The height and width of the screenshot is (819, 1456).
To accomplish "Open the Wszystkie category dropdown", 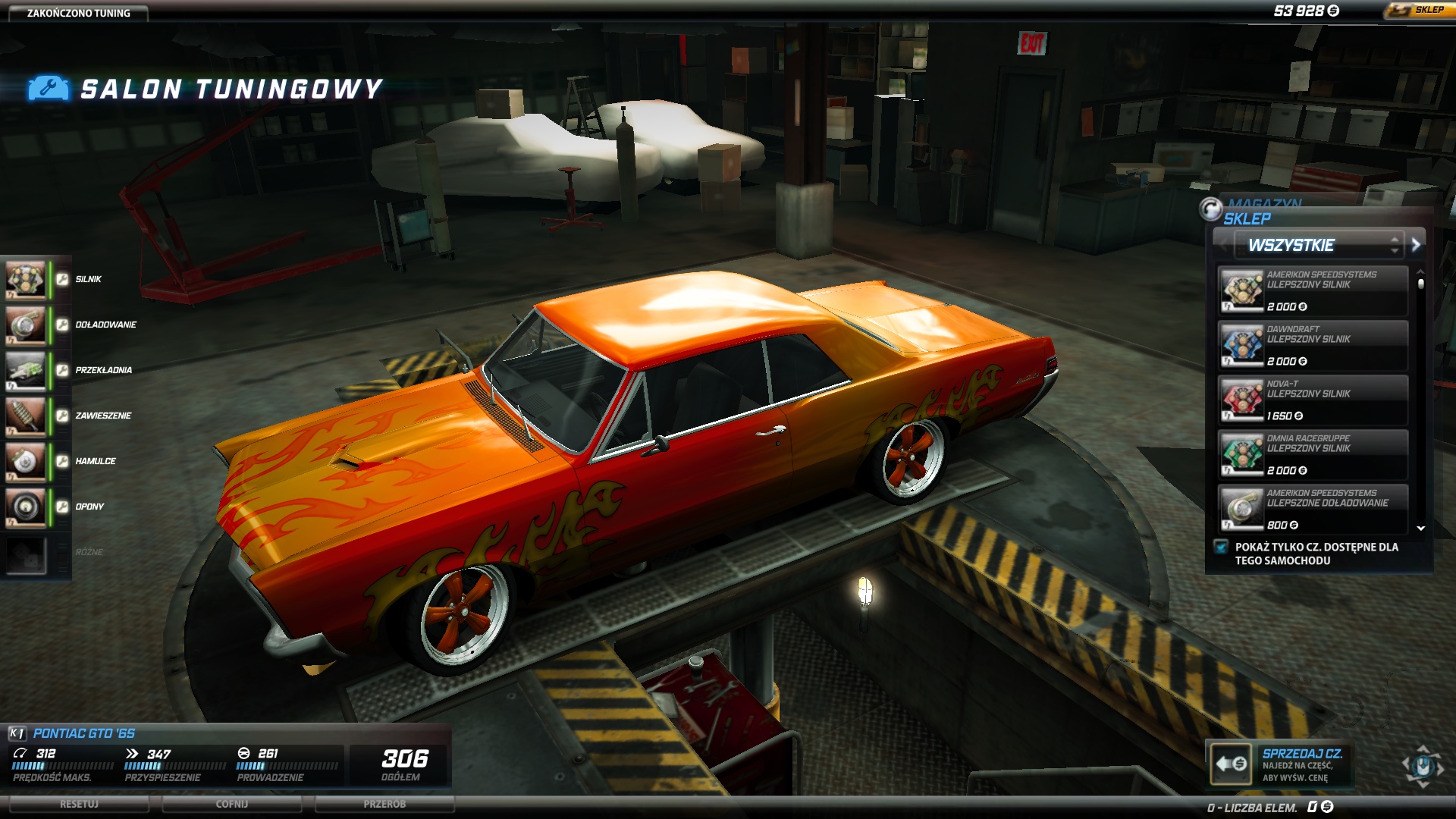I will pos(1318,245).
